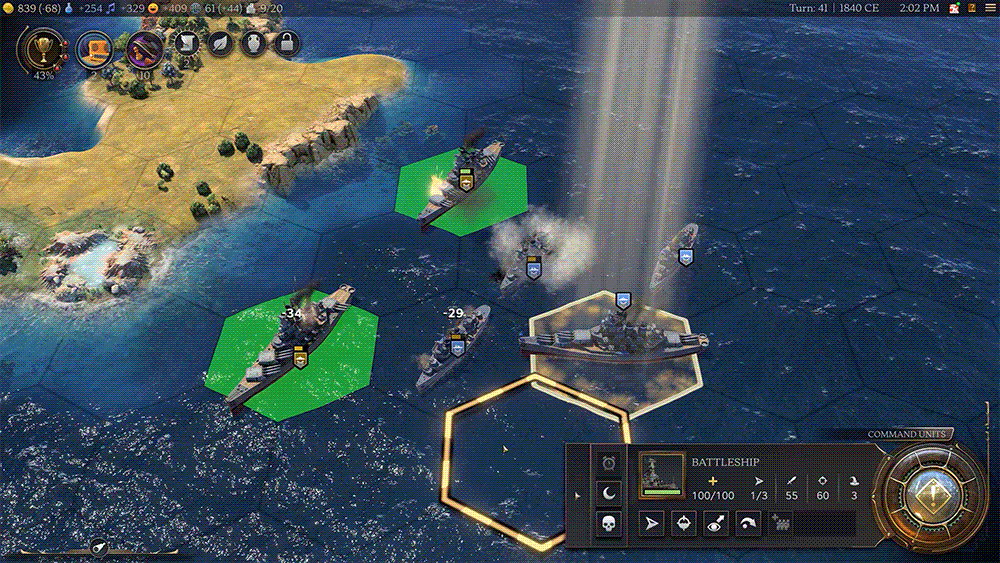Screen dimensions: 1000x563
Task: Activate the curved arrow command
Action: 747,522
